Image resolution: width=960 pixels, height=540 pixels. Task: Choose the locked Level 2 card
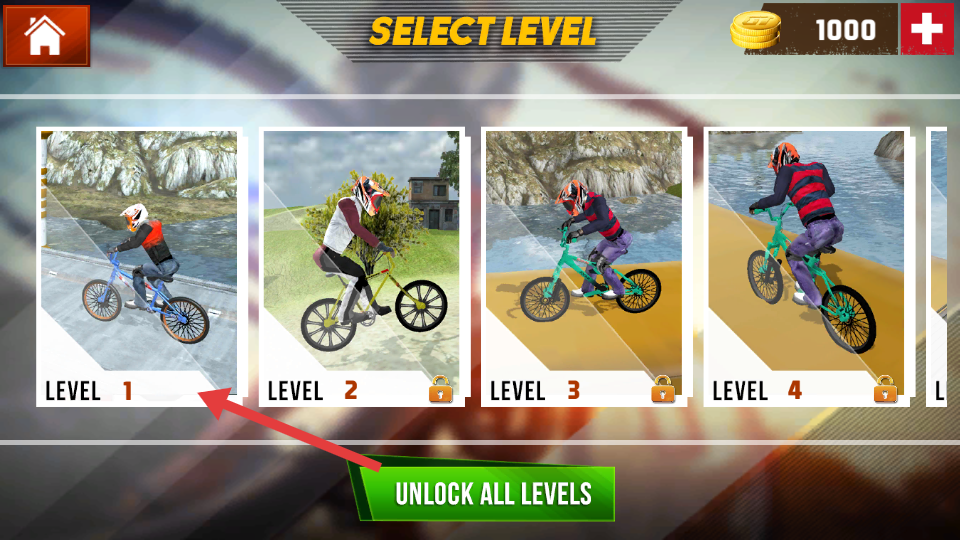[361, 266]
